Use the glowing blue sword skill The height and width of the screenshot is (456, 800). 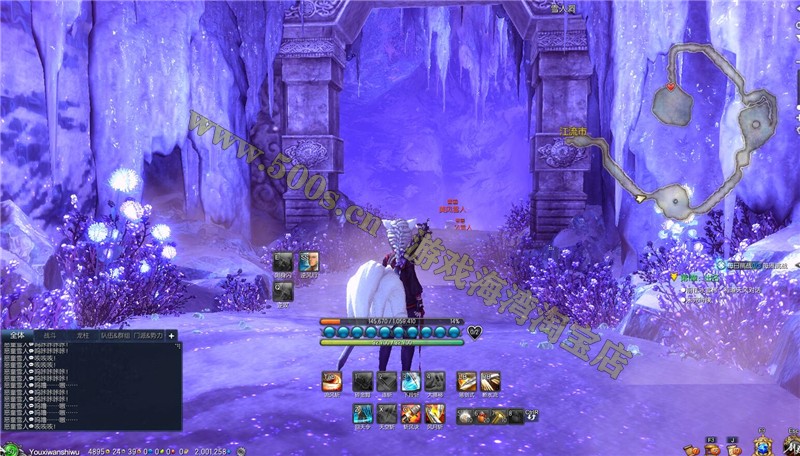click(x=410, y=381)
